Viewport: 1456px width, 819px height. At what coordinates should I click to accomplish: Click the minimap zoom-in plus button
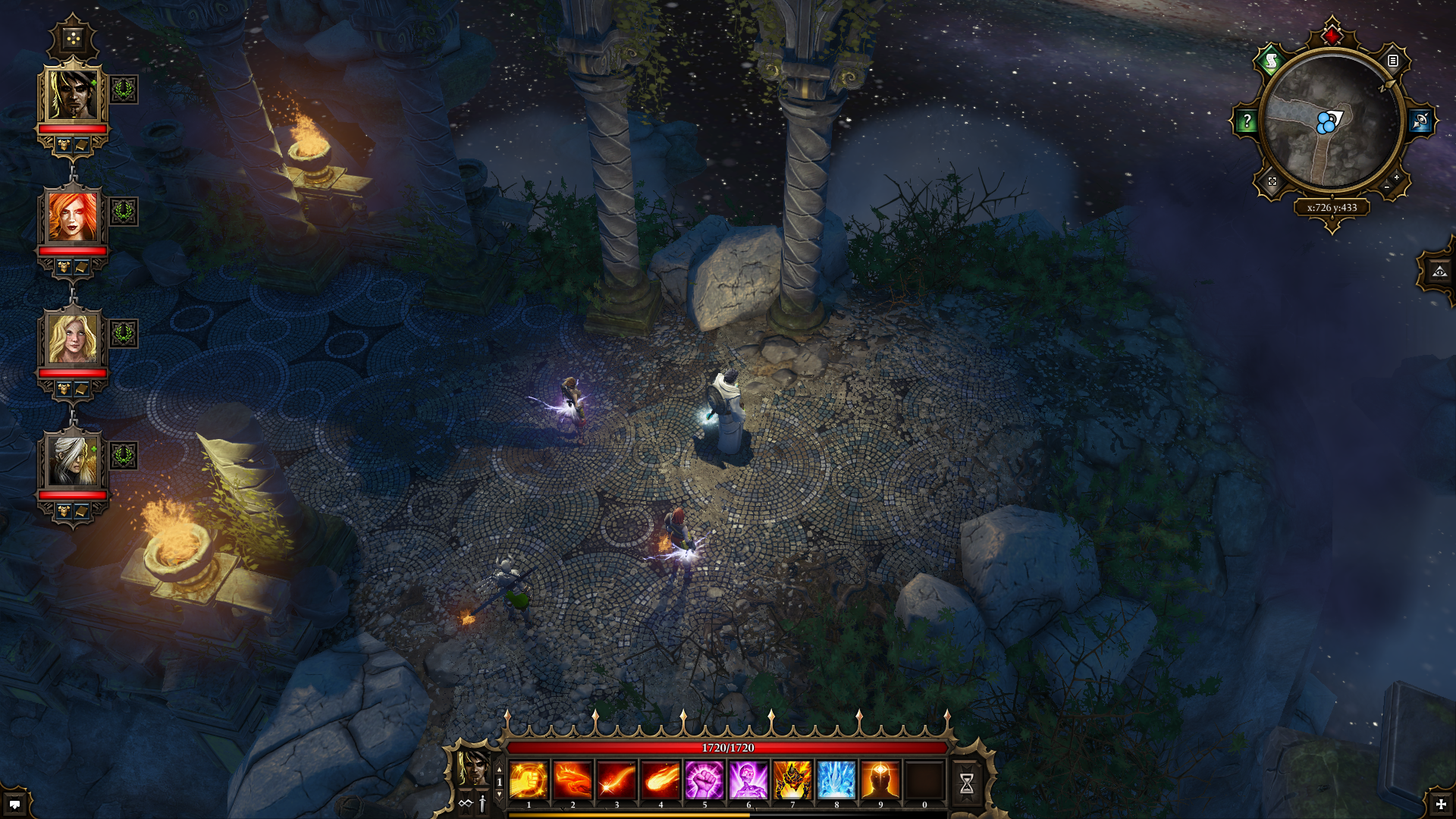(1396, 177)
